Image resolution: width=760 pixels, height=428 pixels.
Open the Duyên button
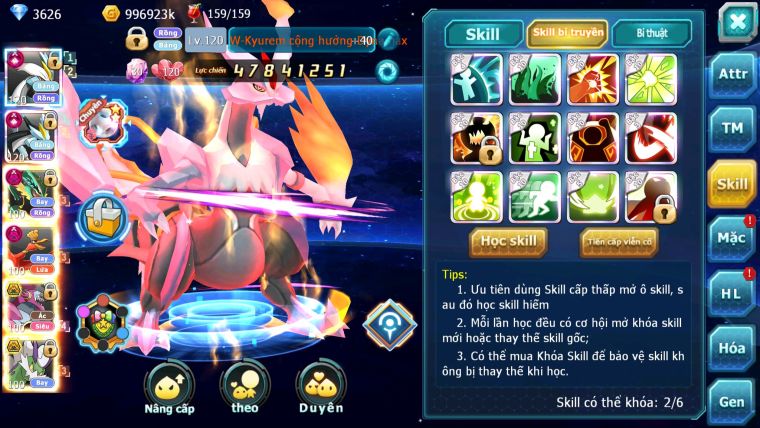[320, 388]
